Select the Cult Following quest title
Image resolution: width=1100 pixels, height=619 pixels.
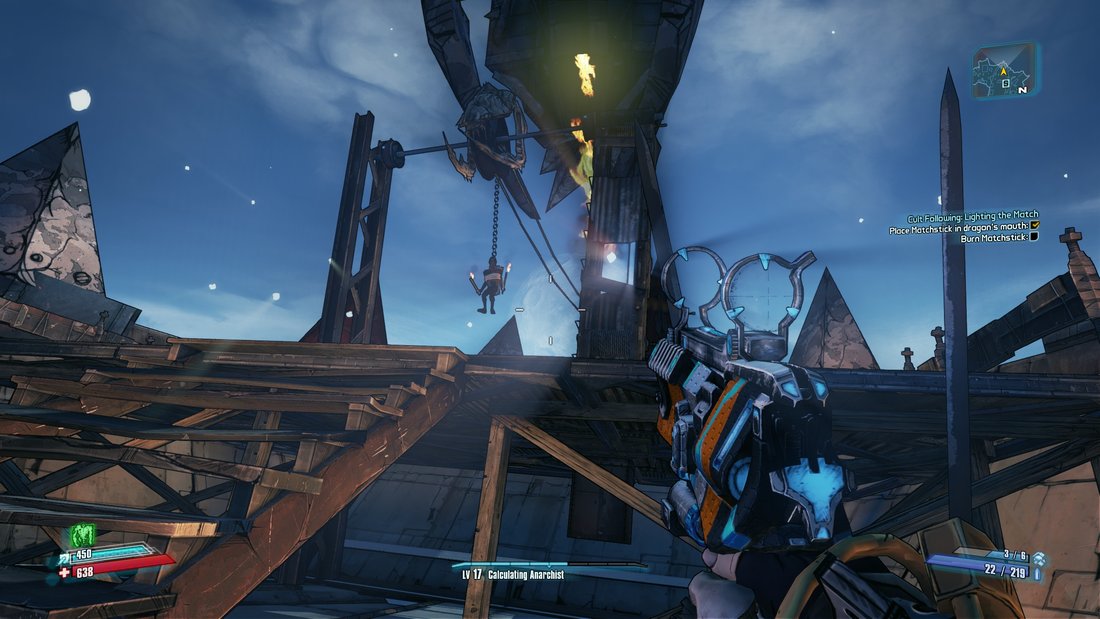[x=972, y=215]
